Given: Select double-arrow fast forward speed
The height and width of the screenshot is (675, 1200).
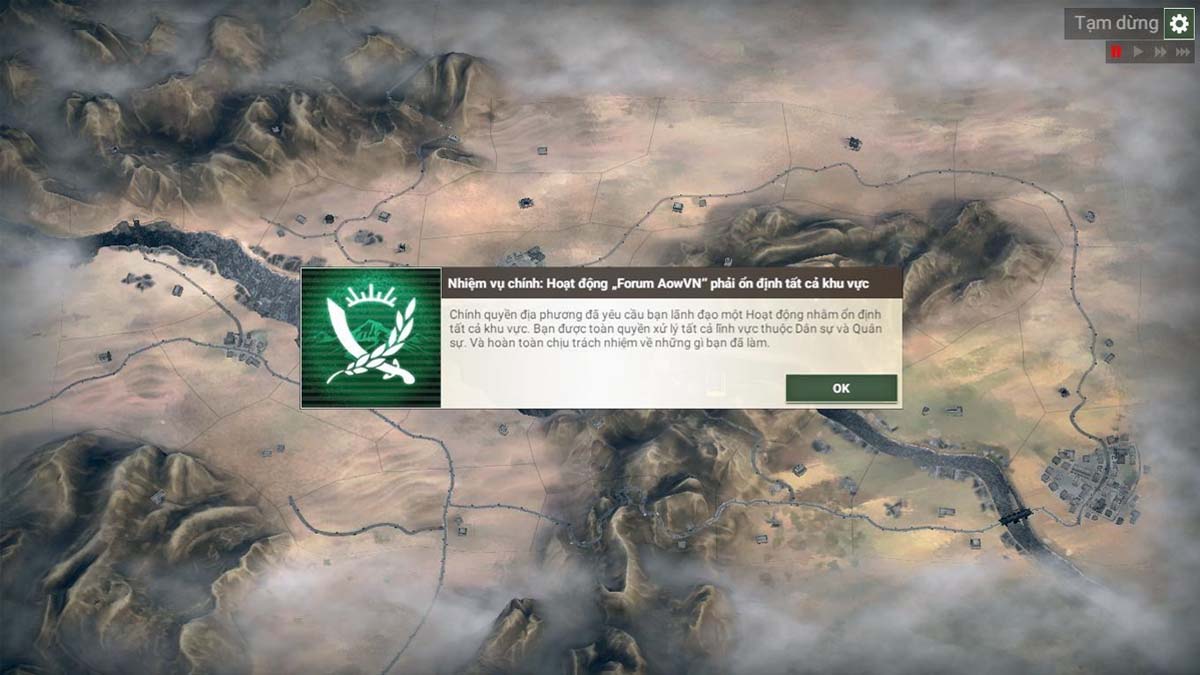Looking at the screenshot, I should [x=1160, y=52].
